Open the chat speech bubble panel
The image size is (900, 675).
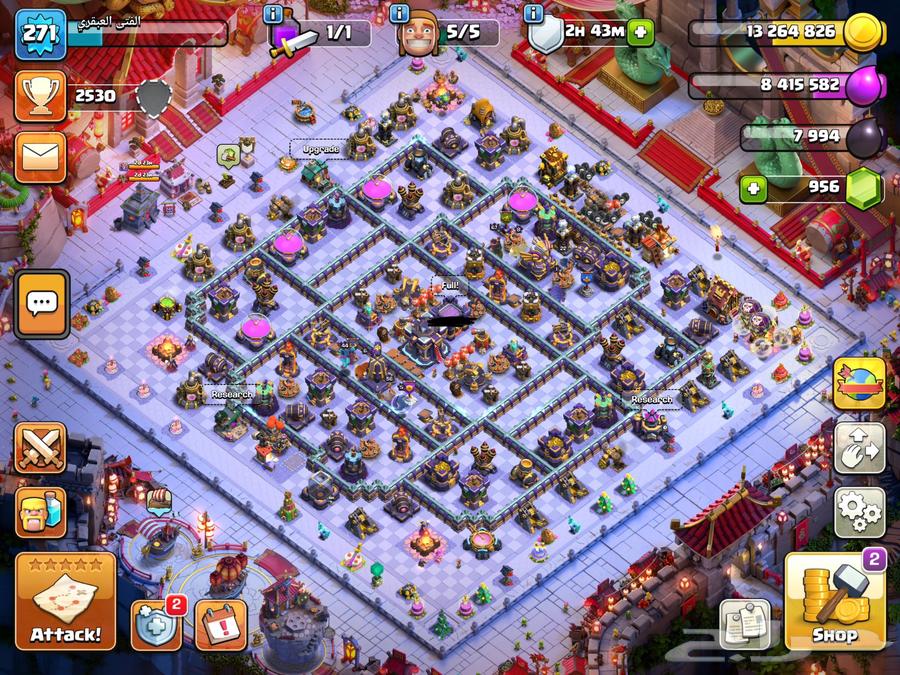42,302
